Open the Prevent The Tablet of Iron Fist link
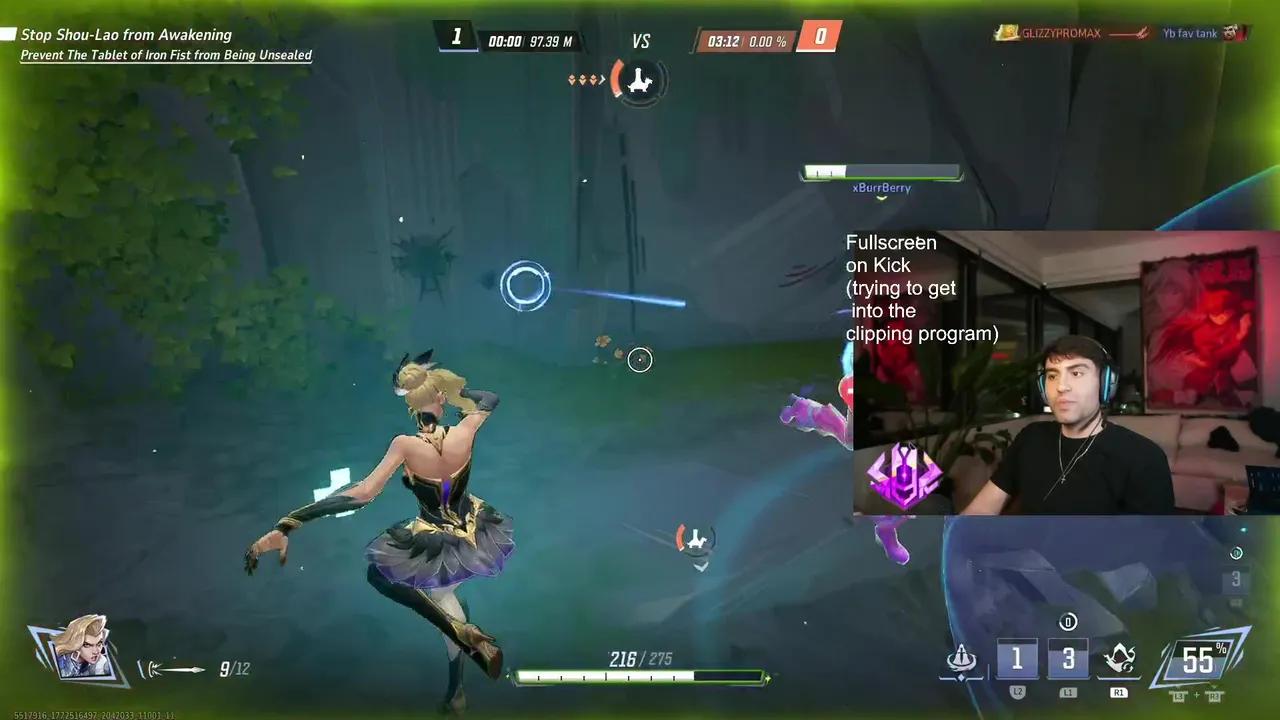The image size is (1280, 720). tap(167, 55)
